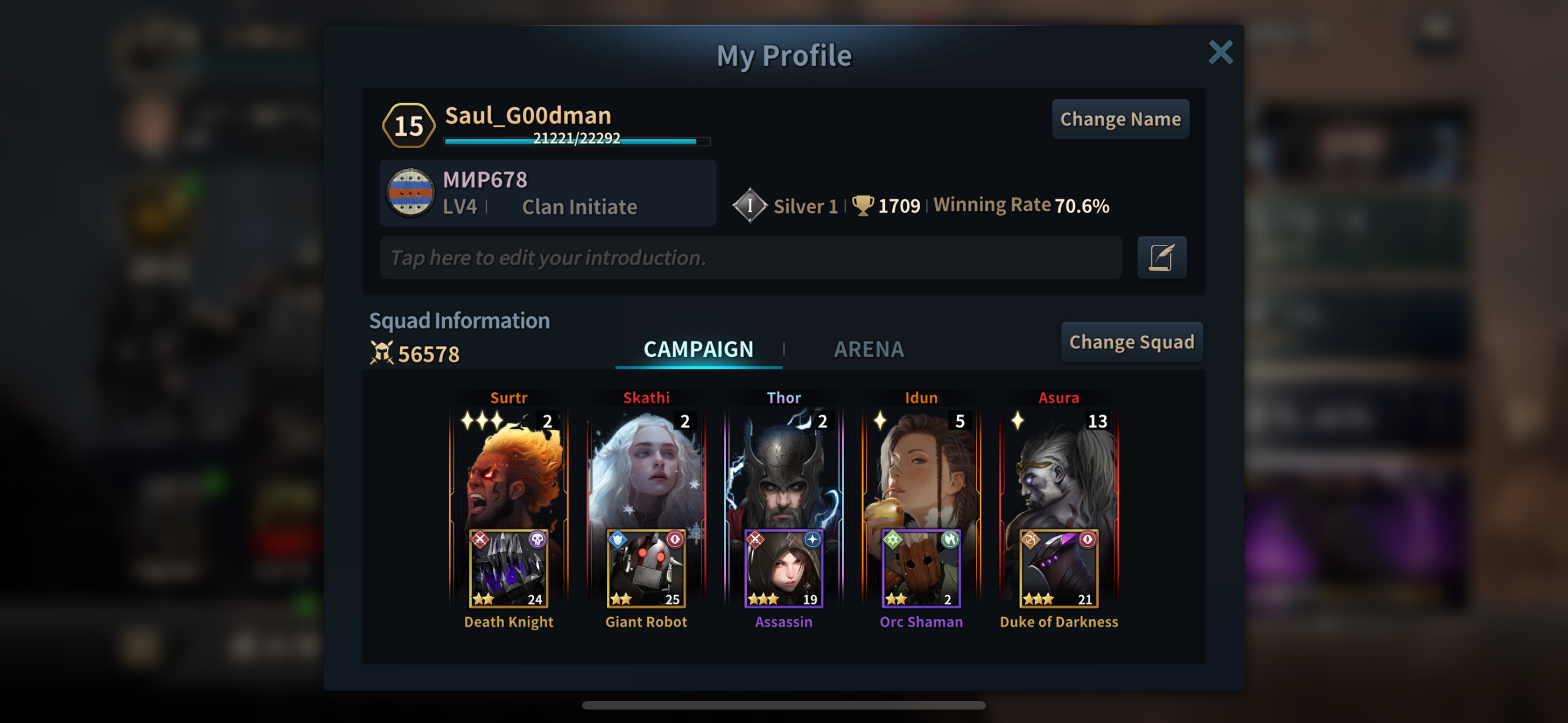The height and width of the screenshot is (723, 1568).
Task: Switch to the ARENA squad tab
Action: (869, 349)
